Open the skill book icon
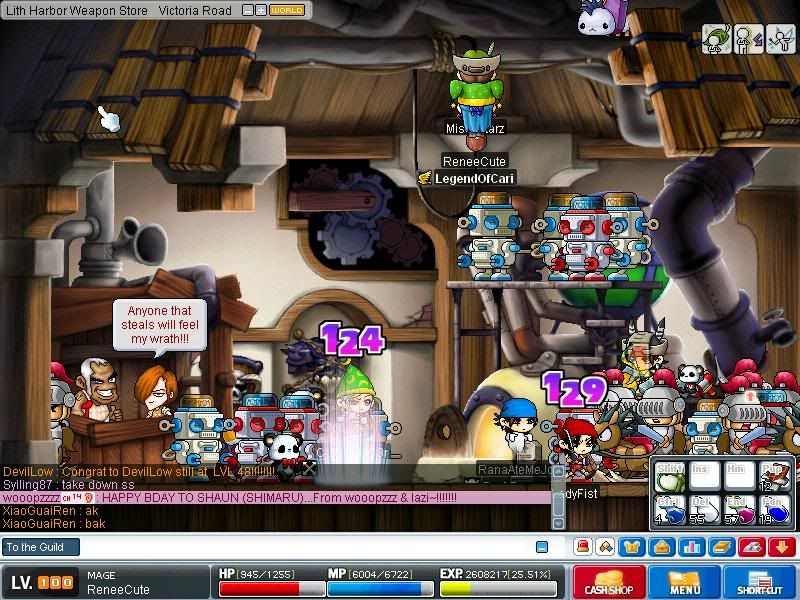 pyautogui.click(x=720, y=547)
